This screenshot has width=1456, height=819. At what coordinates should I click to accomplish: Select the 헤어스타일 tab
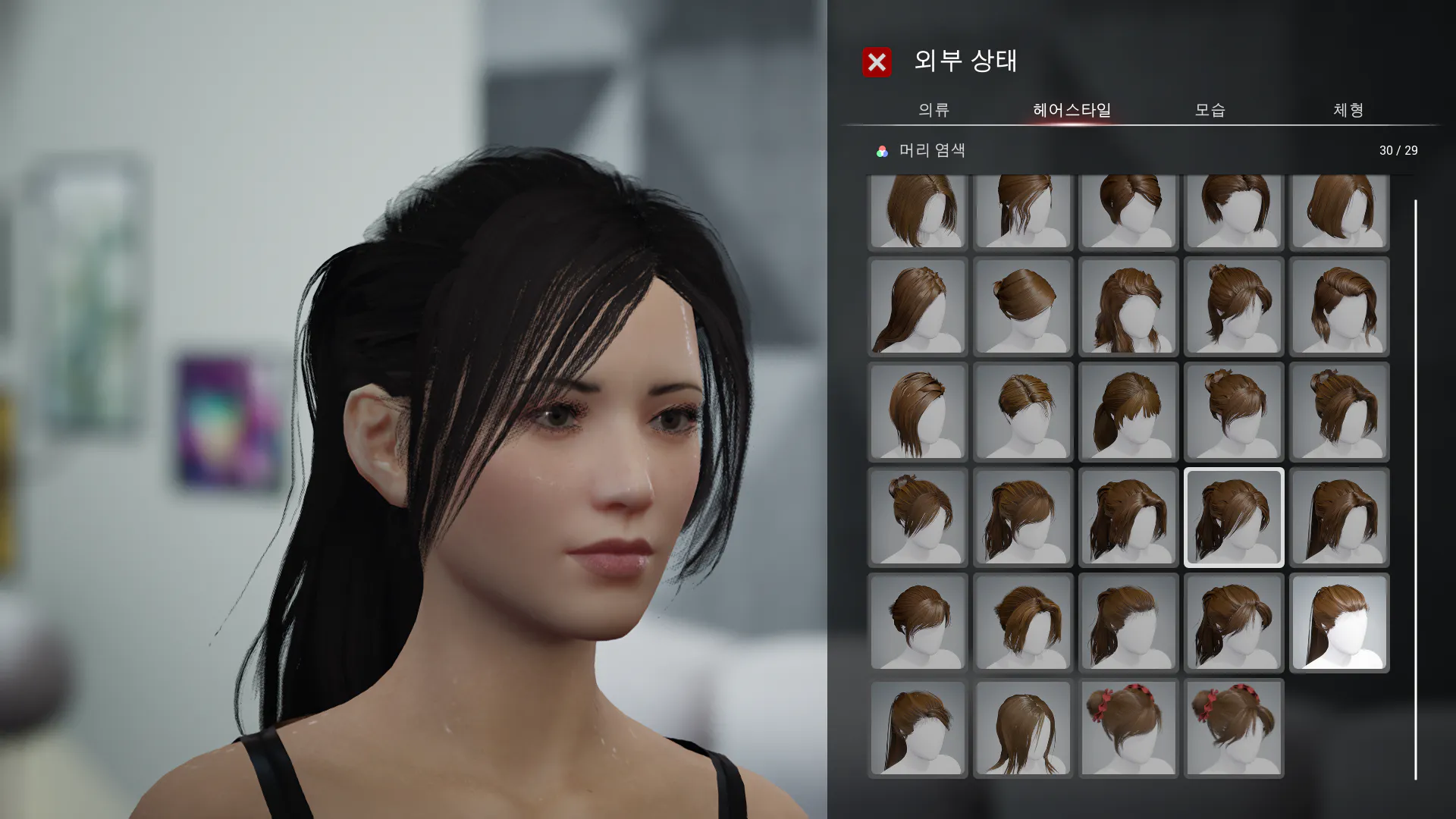[1072, 110]
